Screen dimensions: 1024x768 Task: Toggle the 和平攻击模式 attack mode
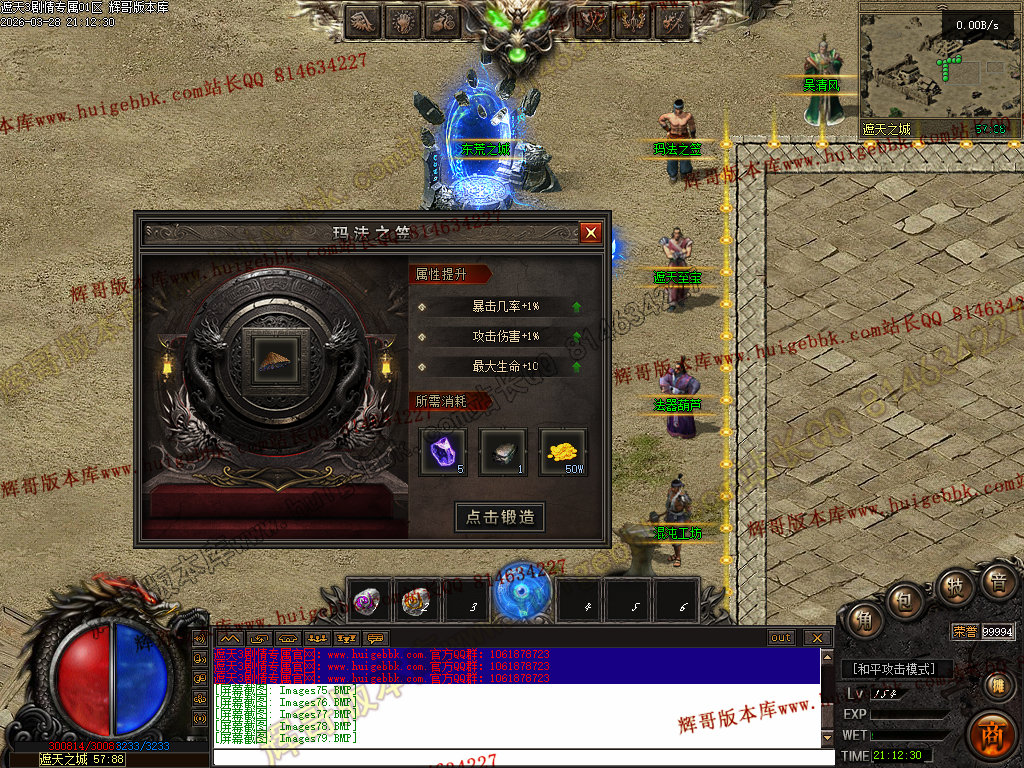click(x=894, y=669)
